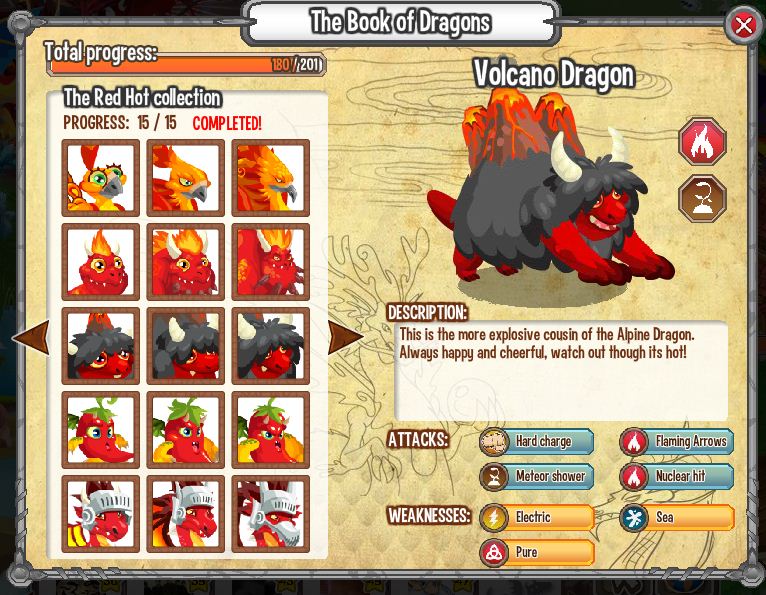Select the baby helmeted knight dragon thumbnail
Screen dimensions: 766x595
pyautogui.click(x=100, y=514)
